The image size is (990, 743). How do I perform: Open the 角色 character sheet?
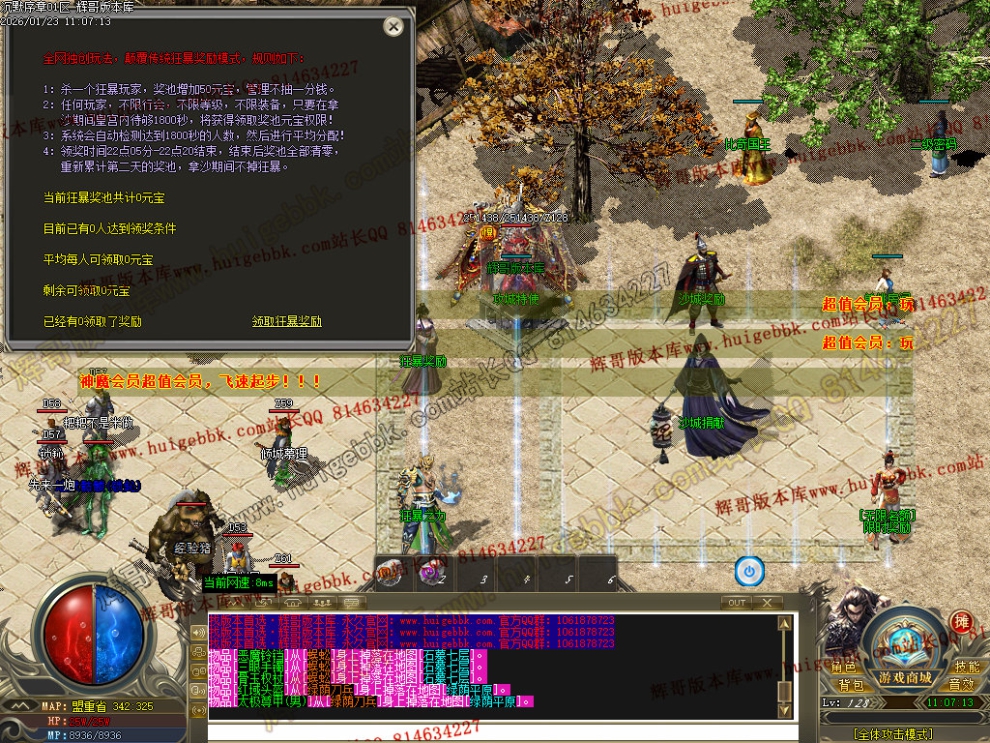pyautogui.click(x=844, y=667)
